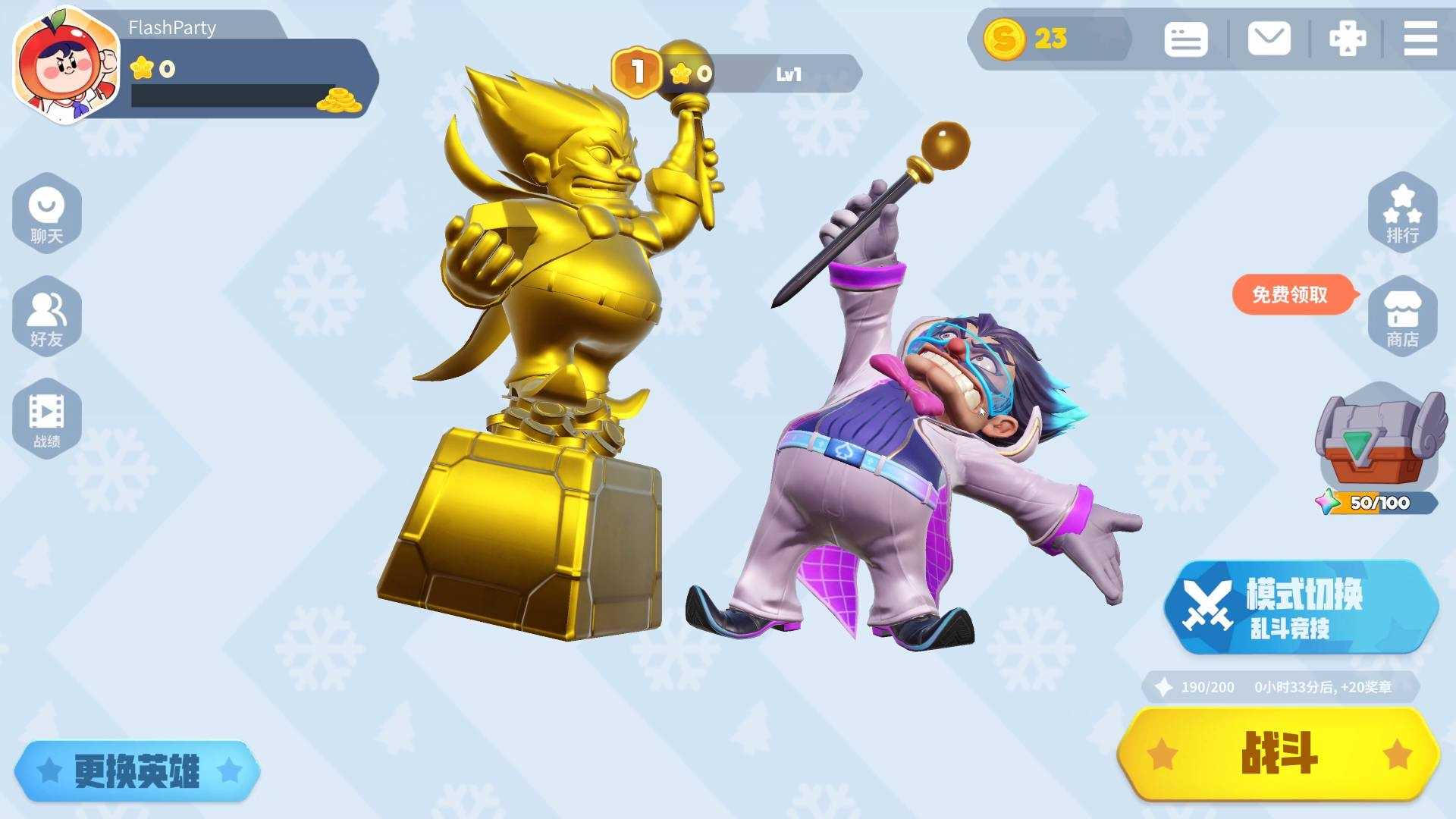Start a match with the yellow 战斗 button
The image size is (1456, 819).
[x=1279, y=754]
